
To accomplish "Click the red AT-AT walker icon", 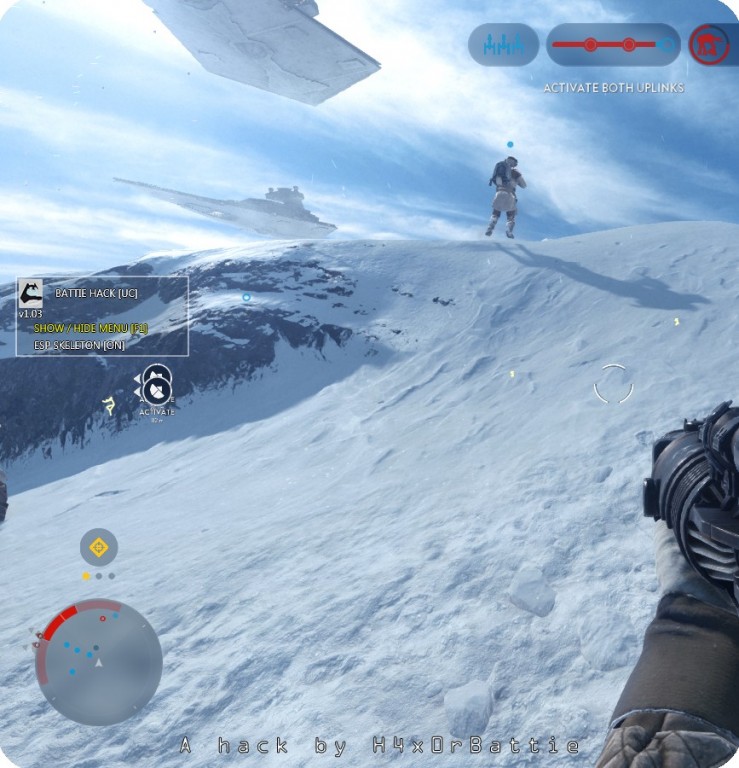I will 708,45.
